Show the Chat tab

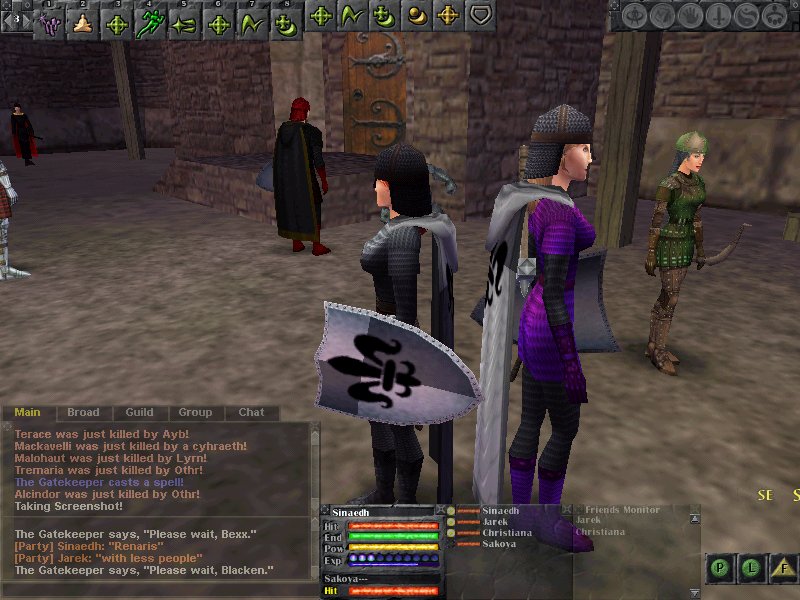pos(251,412)
